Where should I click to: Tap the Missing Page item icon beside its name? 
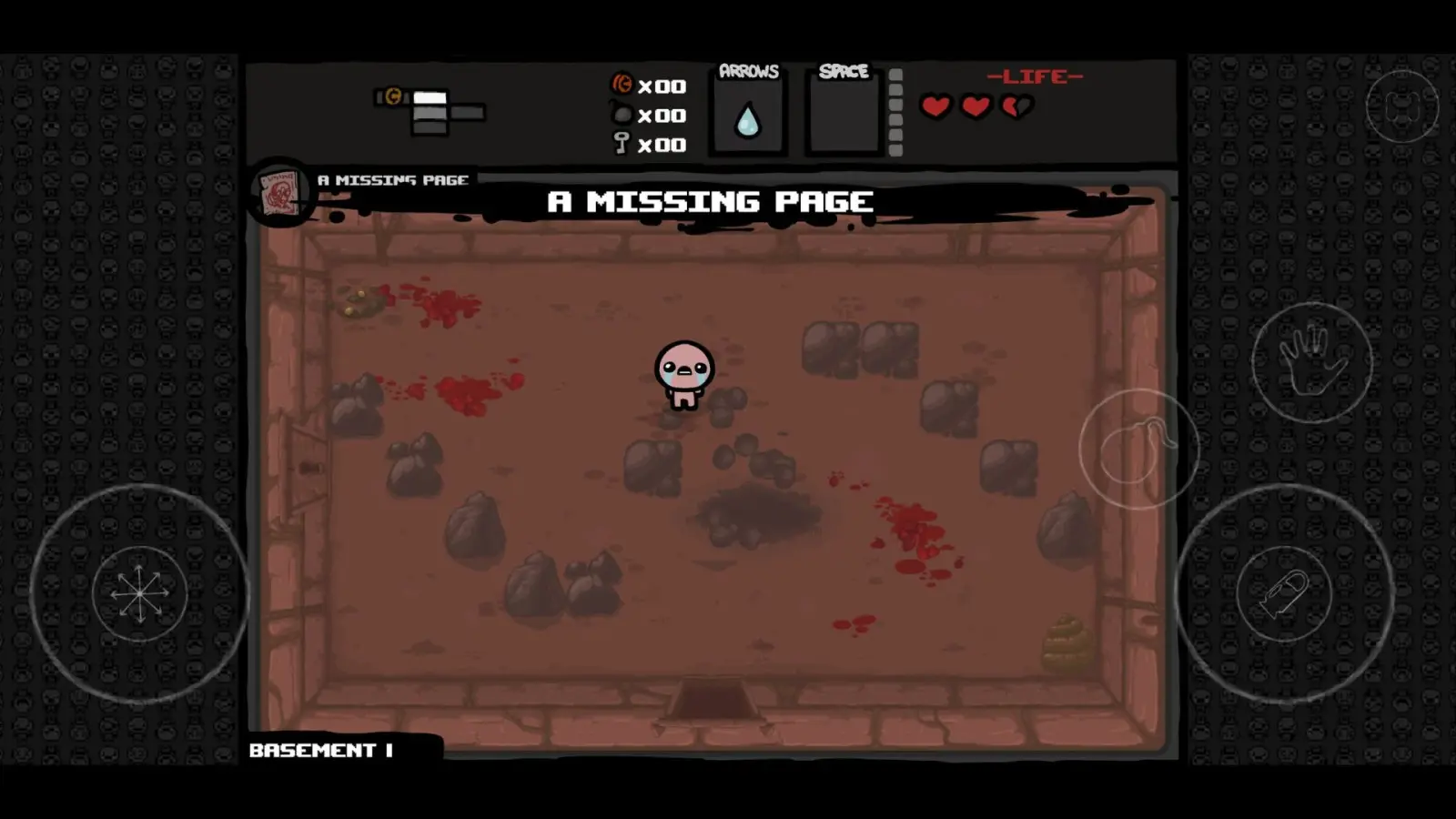point(280,193)
